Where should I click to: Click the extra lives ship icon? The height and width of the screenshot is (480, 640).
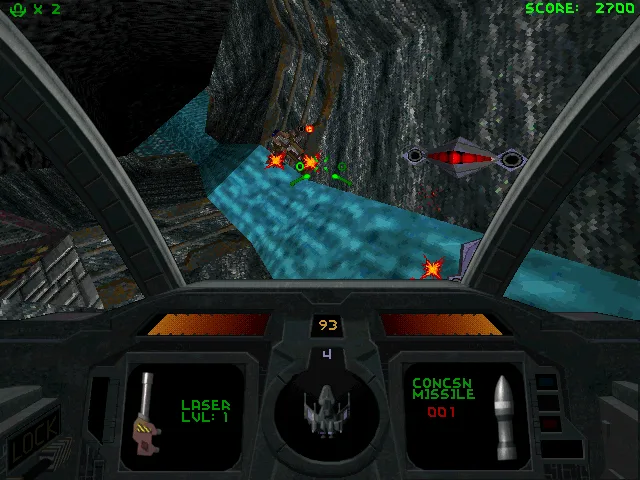coord(14,9)
